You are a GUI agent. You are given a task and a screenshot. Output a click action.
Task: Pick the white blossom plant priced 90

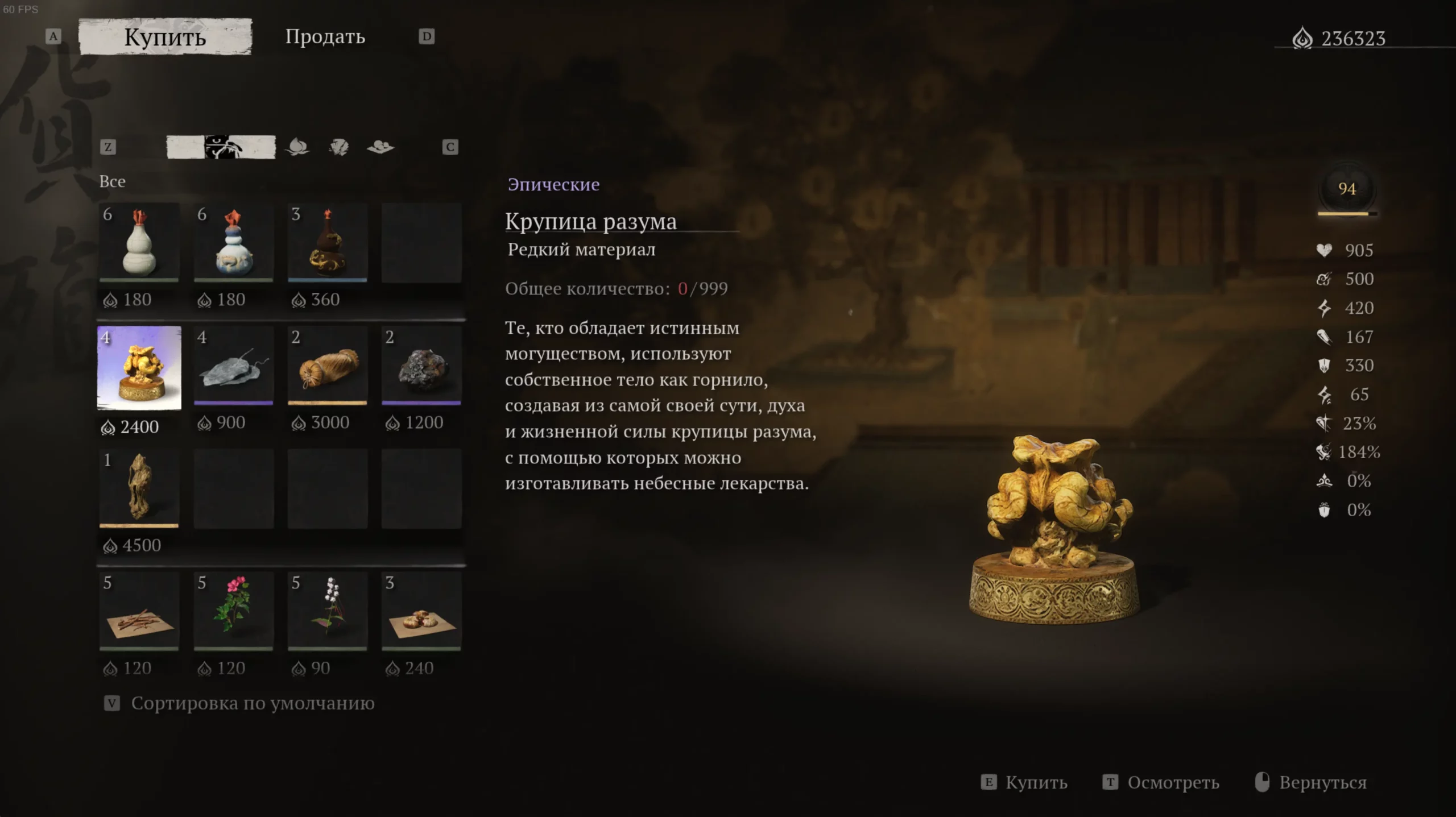click(x=328, y=612)
